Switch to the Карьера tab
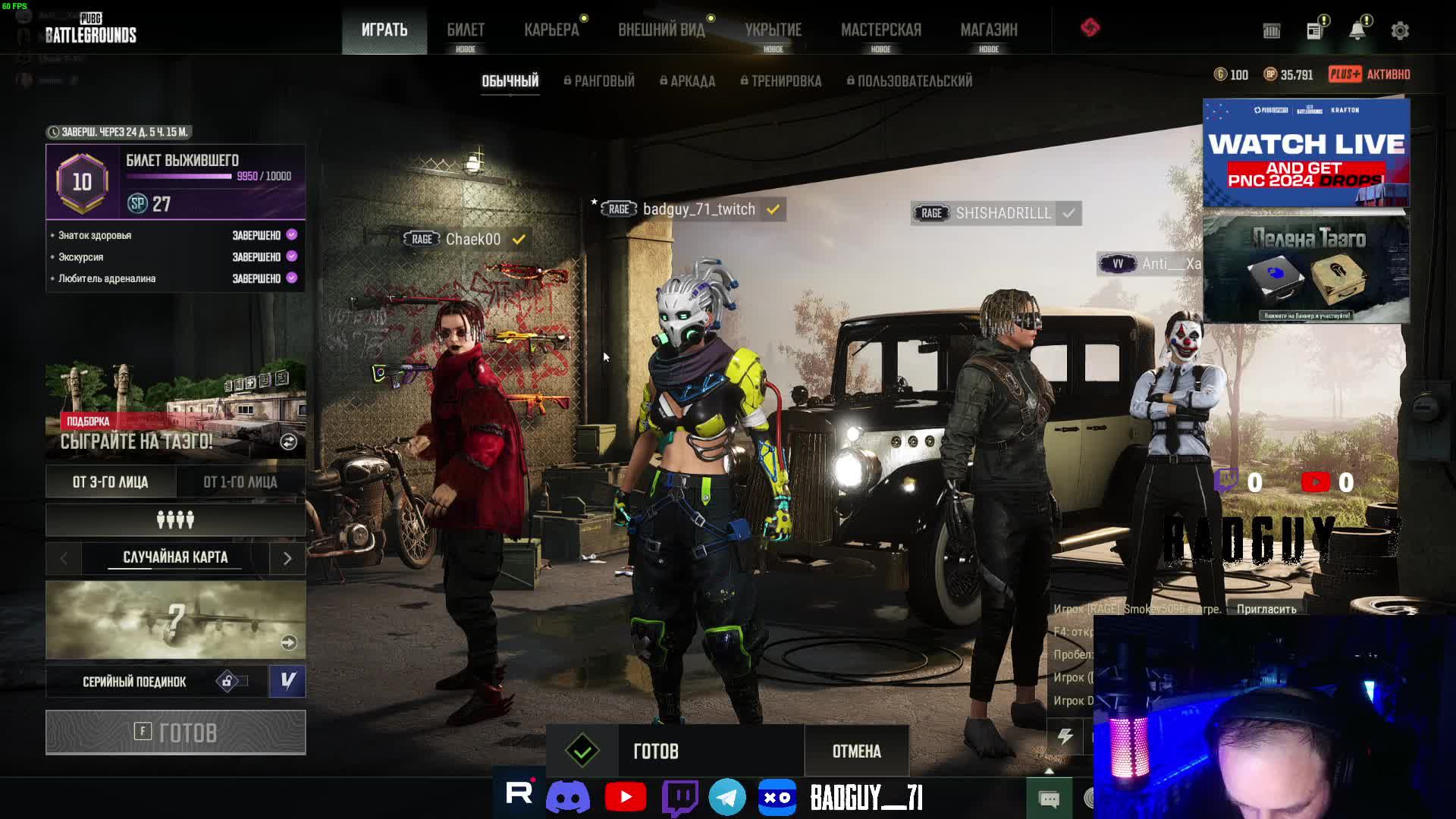 tap(551, 30)
